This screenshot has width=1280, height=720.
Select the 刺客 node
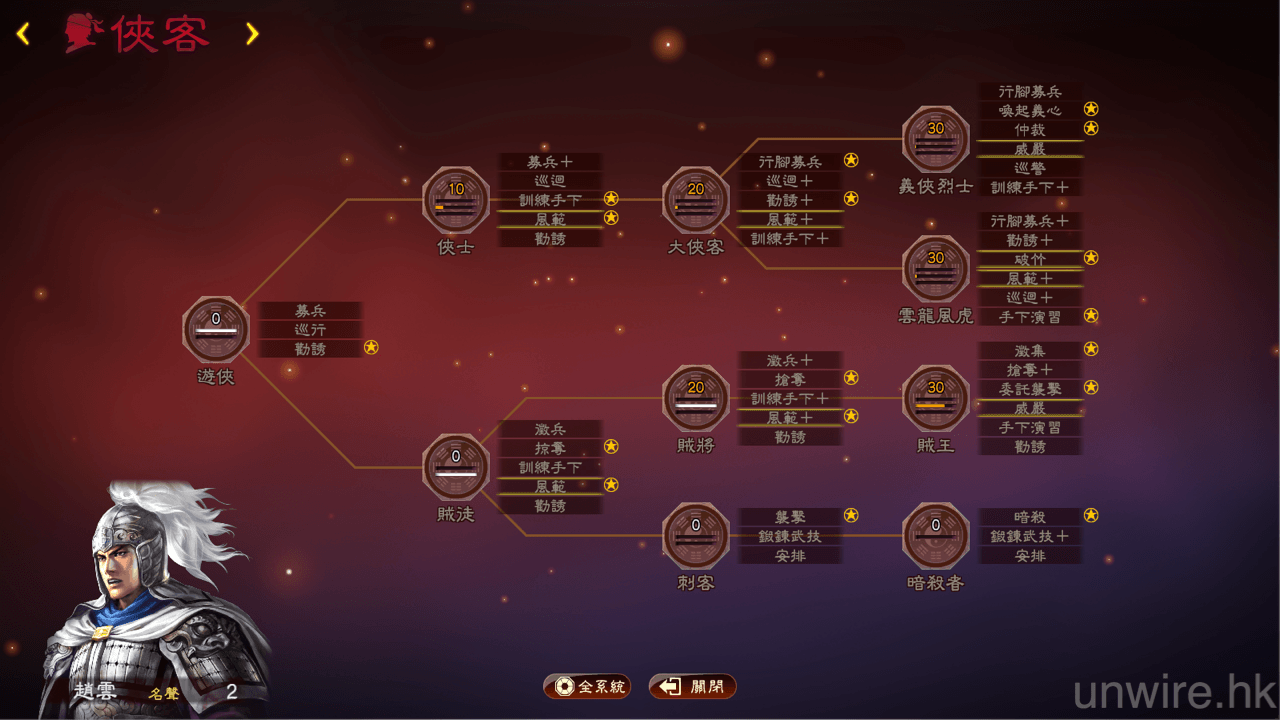pos(696,536)
